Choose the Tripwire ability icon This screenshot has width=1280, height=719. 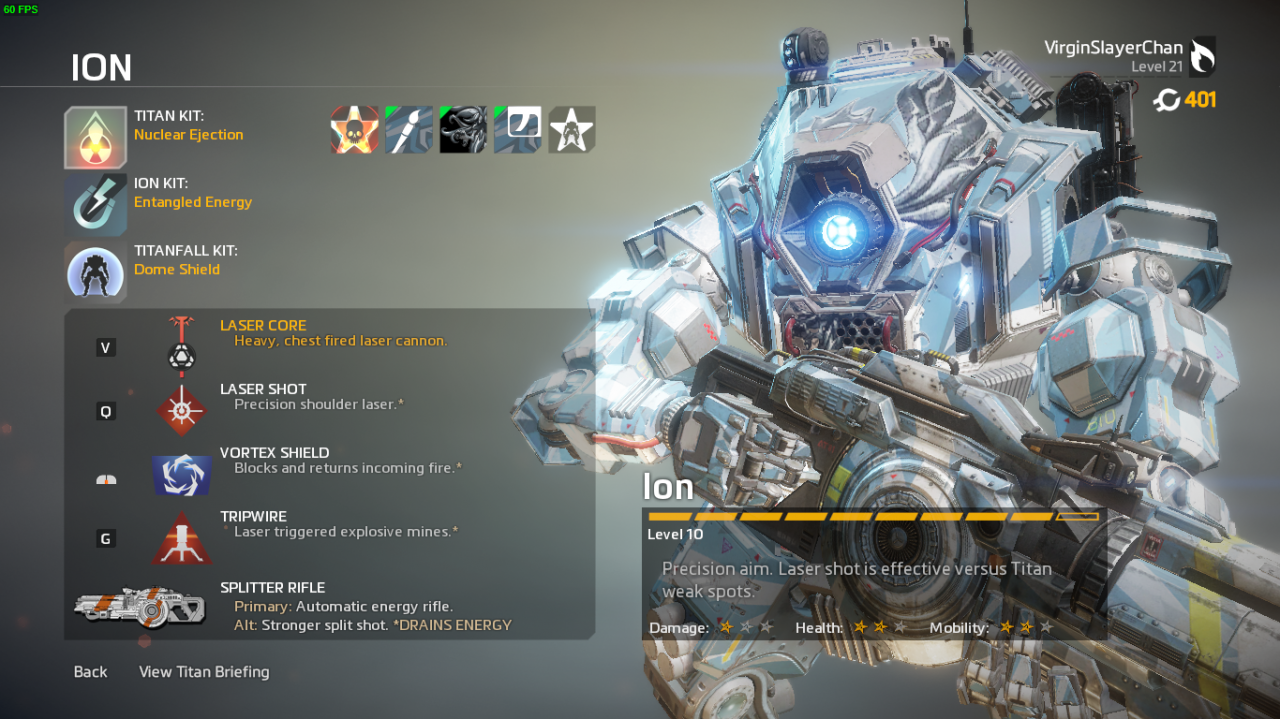[x=181, y=539]
